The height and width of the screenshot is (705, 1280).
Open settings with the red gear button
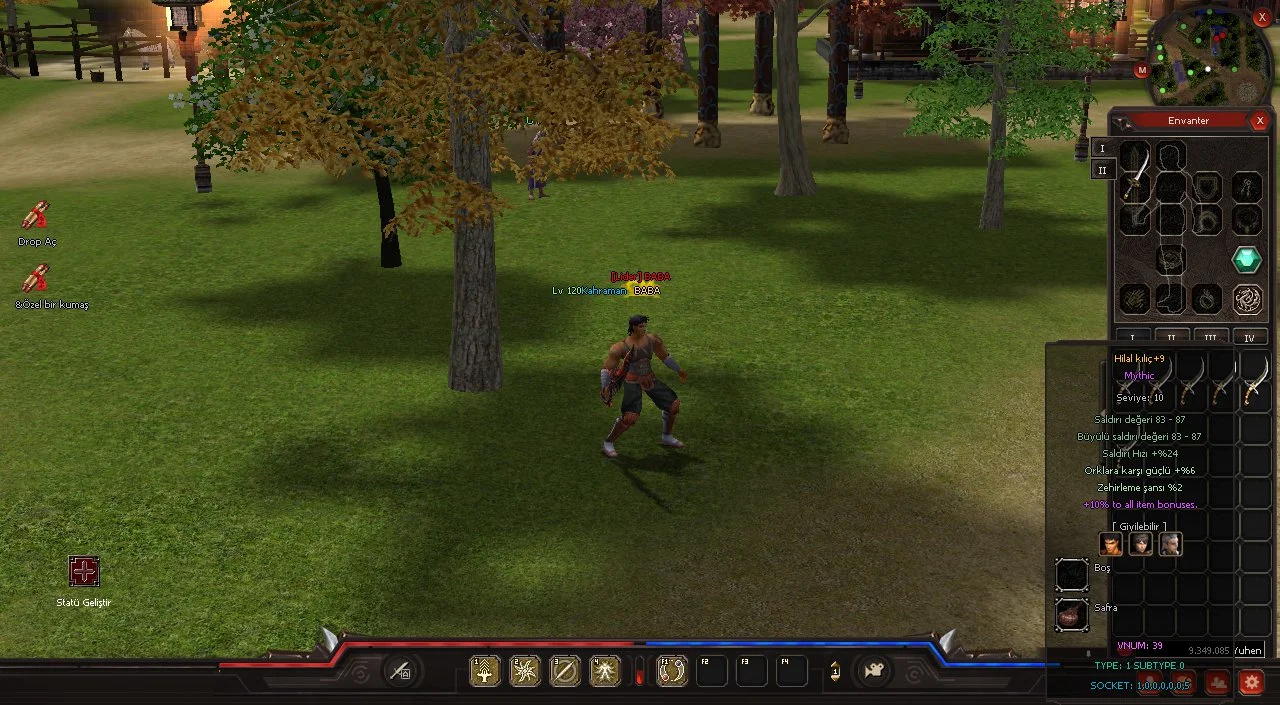coord(1251,682)
